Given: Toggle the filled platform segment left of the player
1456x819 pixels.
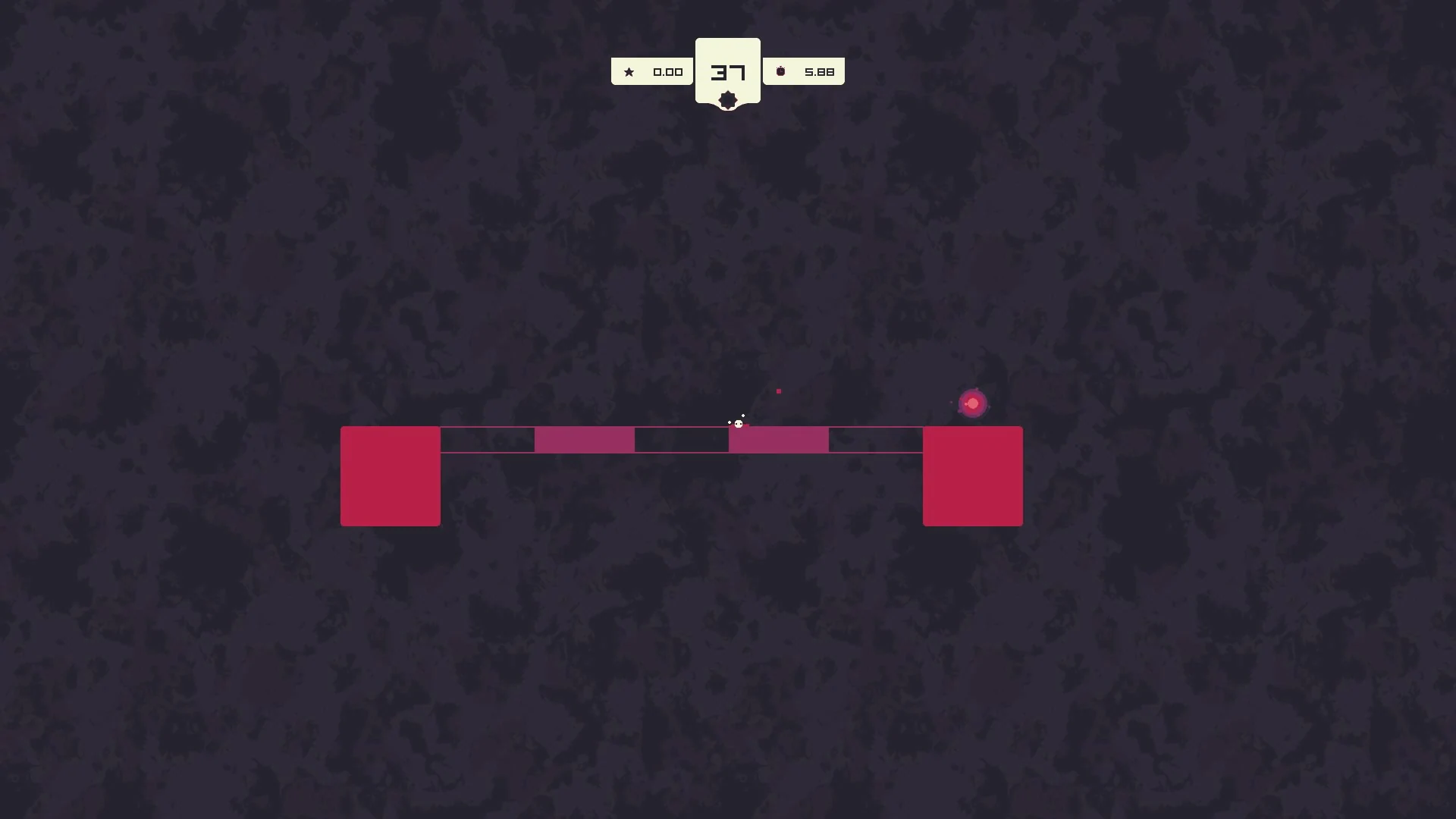Looking at the screenshot, I should [585, 440].
